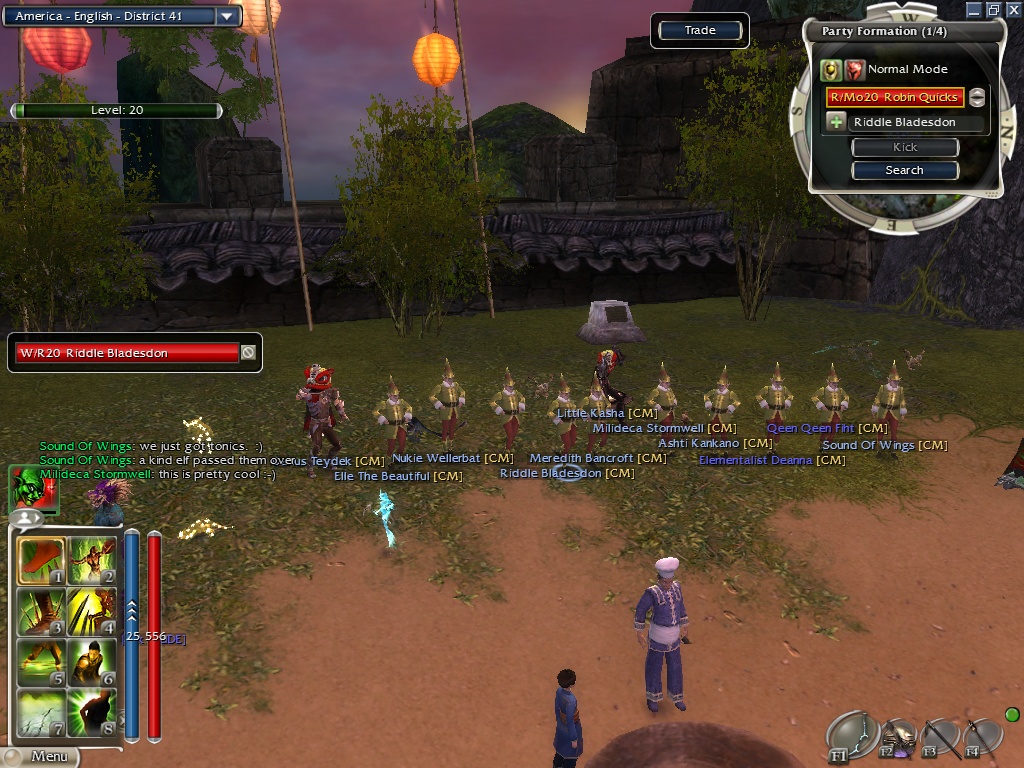Screen dimensions: 1024x768
Task: Cancel the Riddle Bladesdon target bar
Action: [x=248, y=353]
